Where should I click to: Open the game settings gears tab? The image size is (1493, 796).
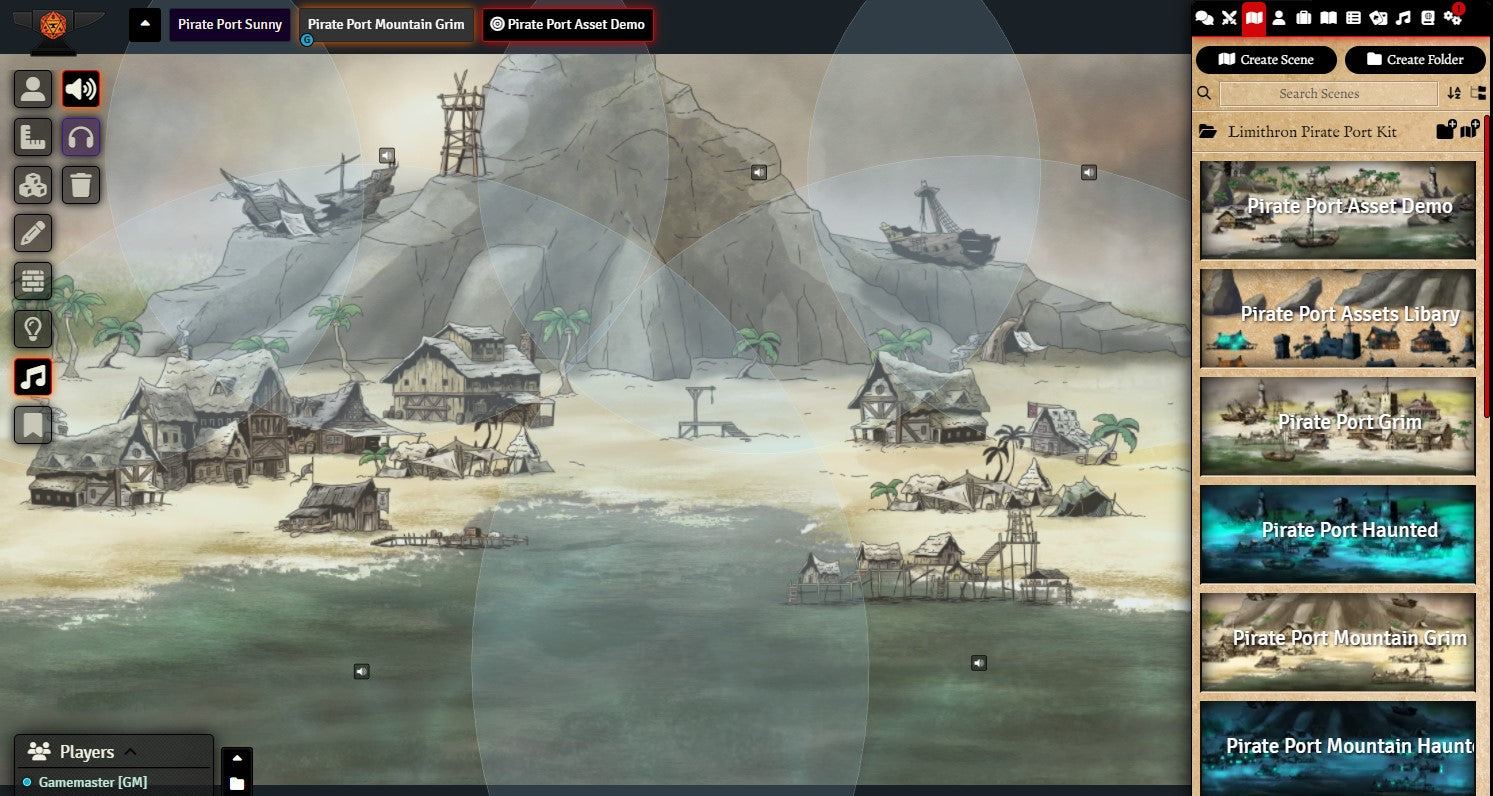pos(1453,18)
